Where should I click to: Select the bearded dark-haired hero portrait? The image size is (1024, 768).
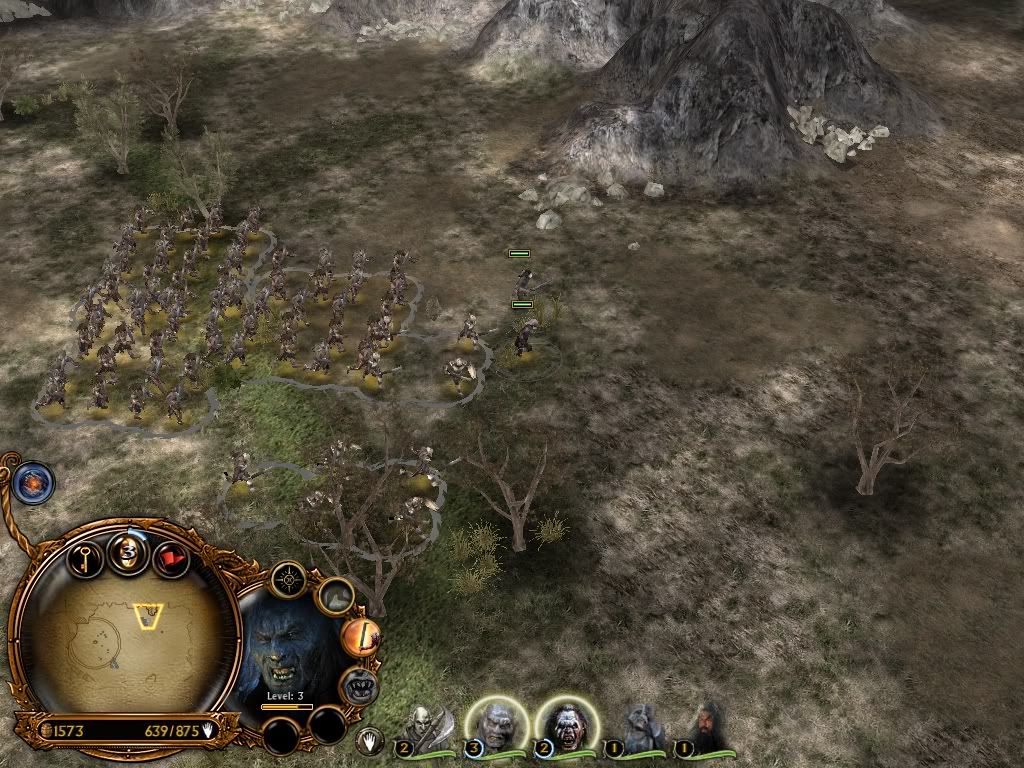[x=707, y=728]
